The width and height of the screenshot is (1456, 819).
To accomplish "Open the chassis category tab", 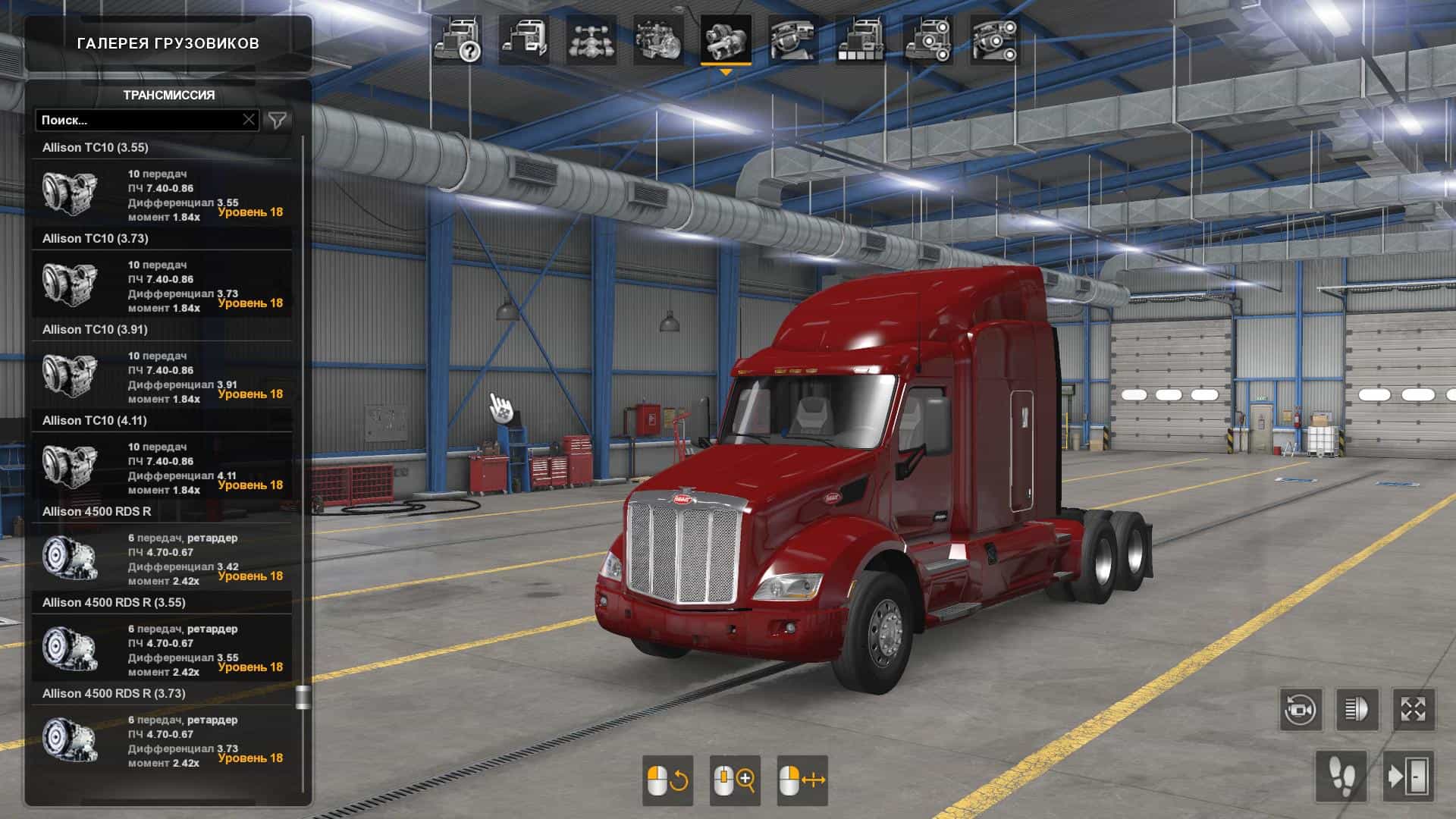I will click(x=591, y=41).
